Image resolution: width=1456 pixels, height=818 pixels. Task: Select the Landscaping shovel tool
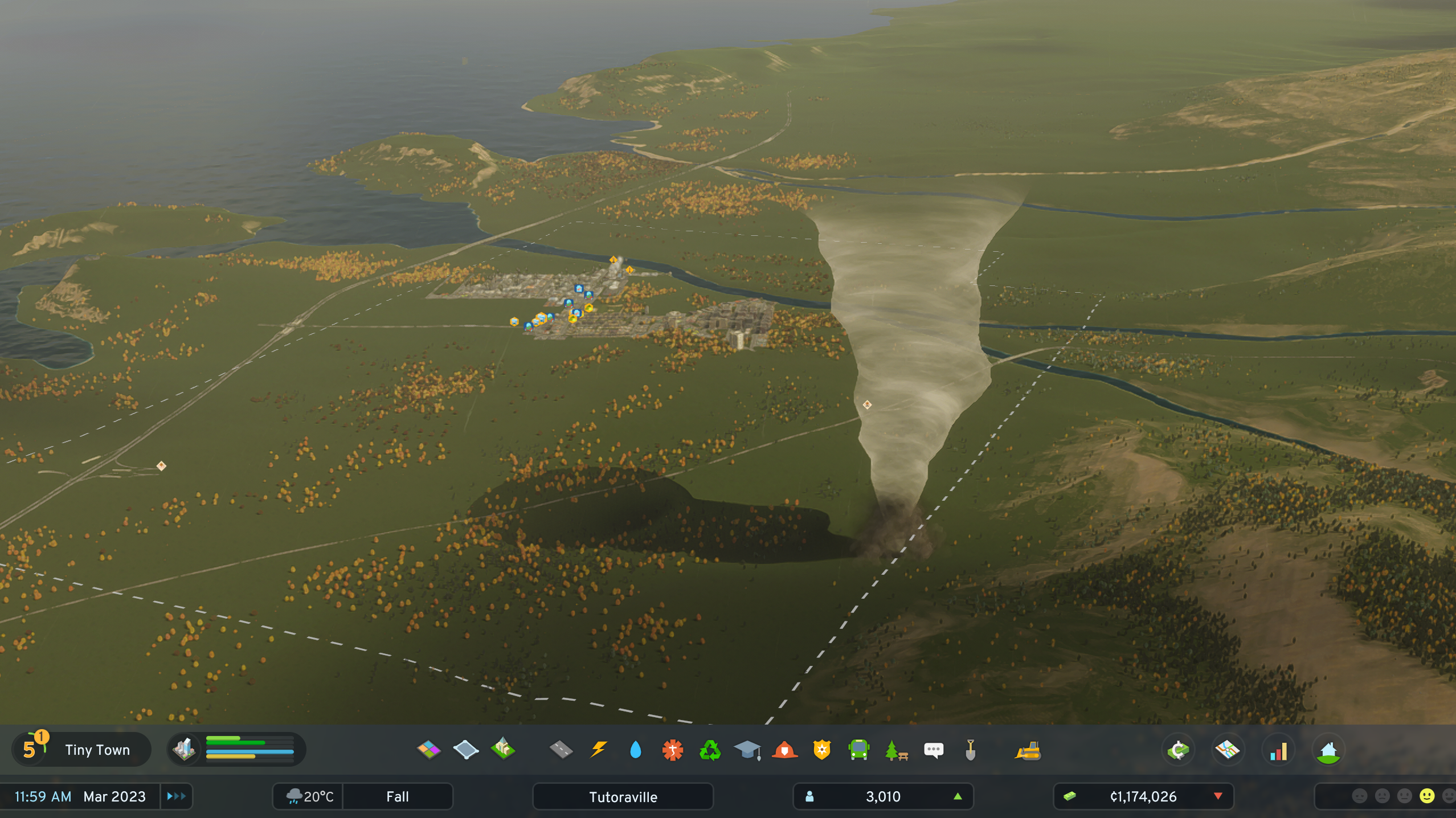971,750
